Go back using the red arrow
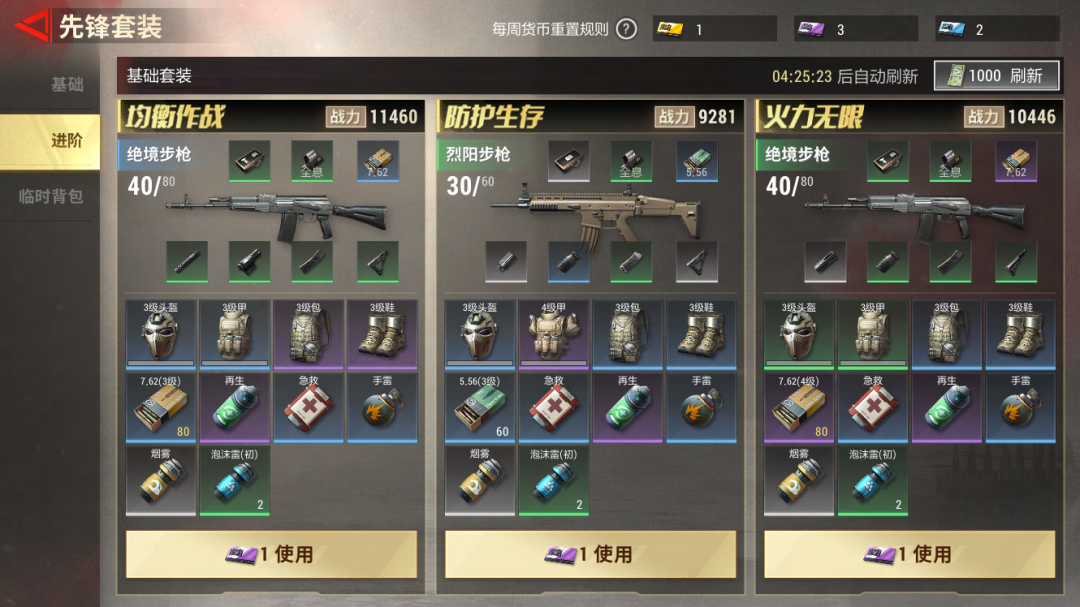 [x=30, y=27]
